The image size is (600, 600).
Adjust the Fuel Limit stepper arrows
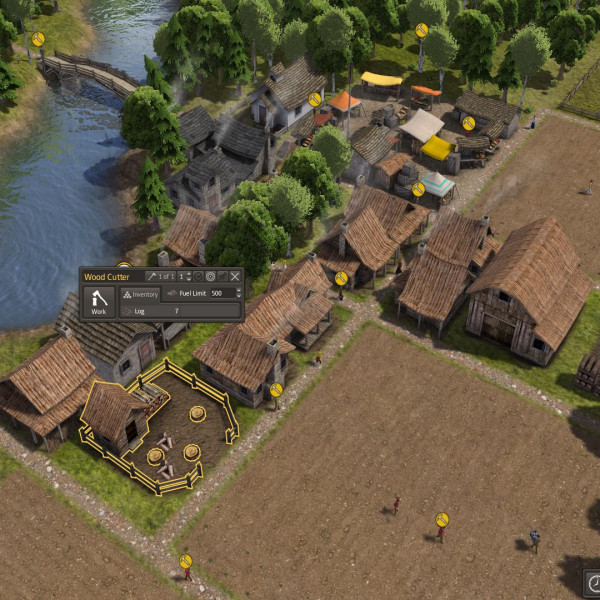[x=238, y=294]
